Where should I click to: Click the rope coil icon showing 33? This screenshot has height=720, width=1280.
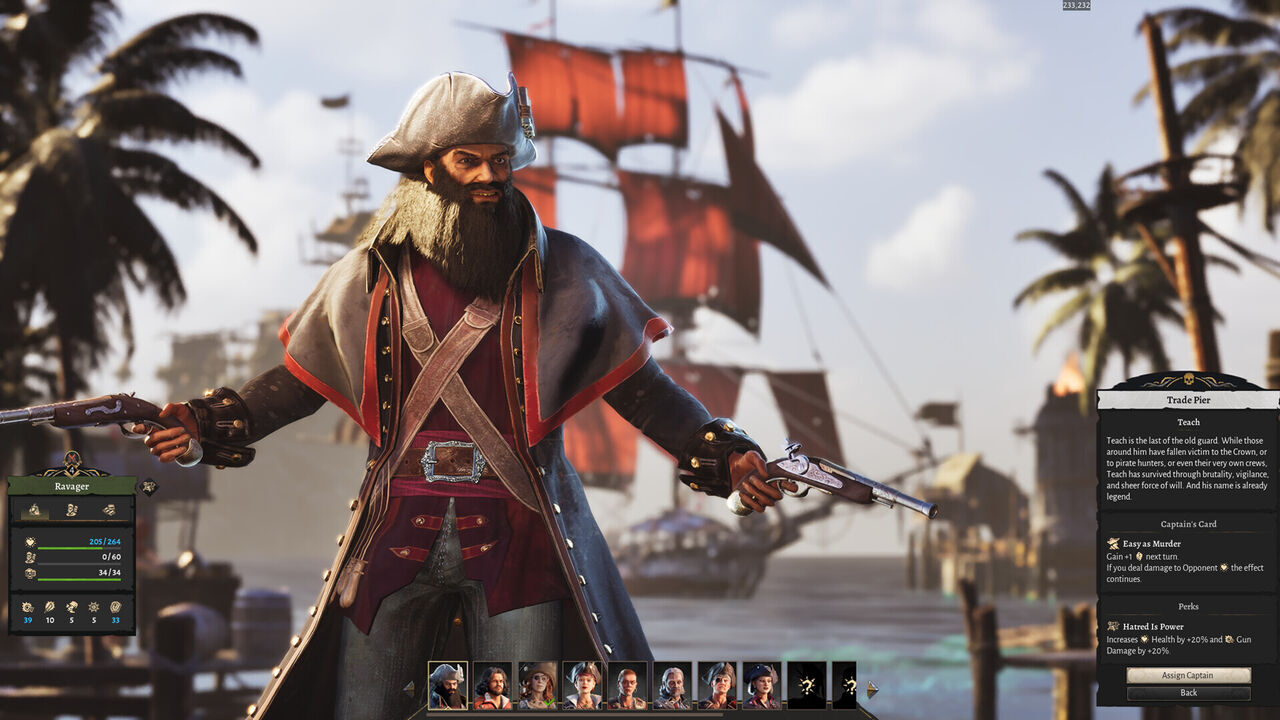[x=117, y=608]
